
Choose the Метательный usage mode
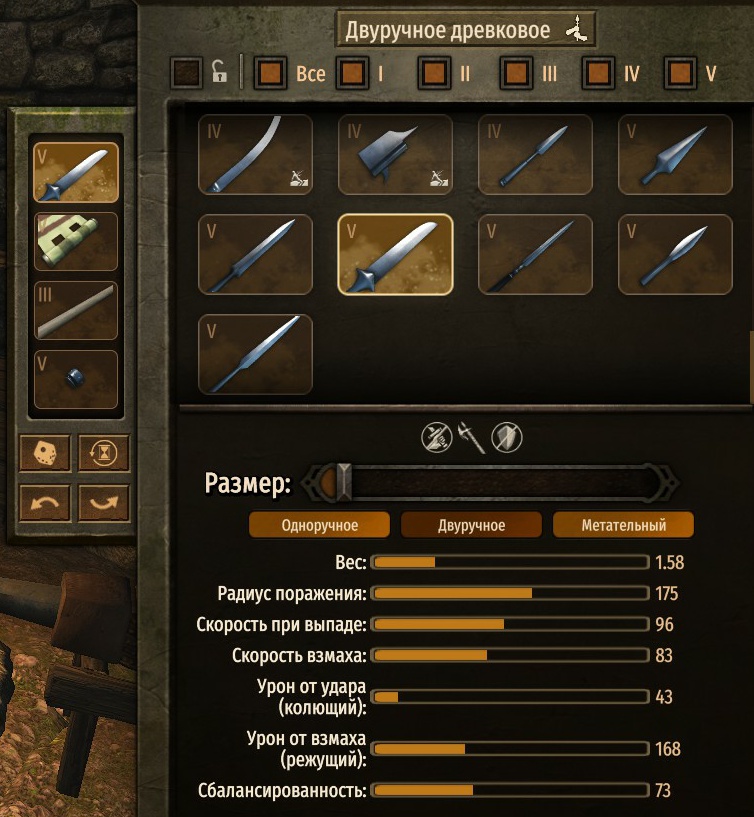click(623, 525)
